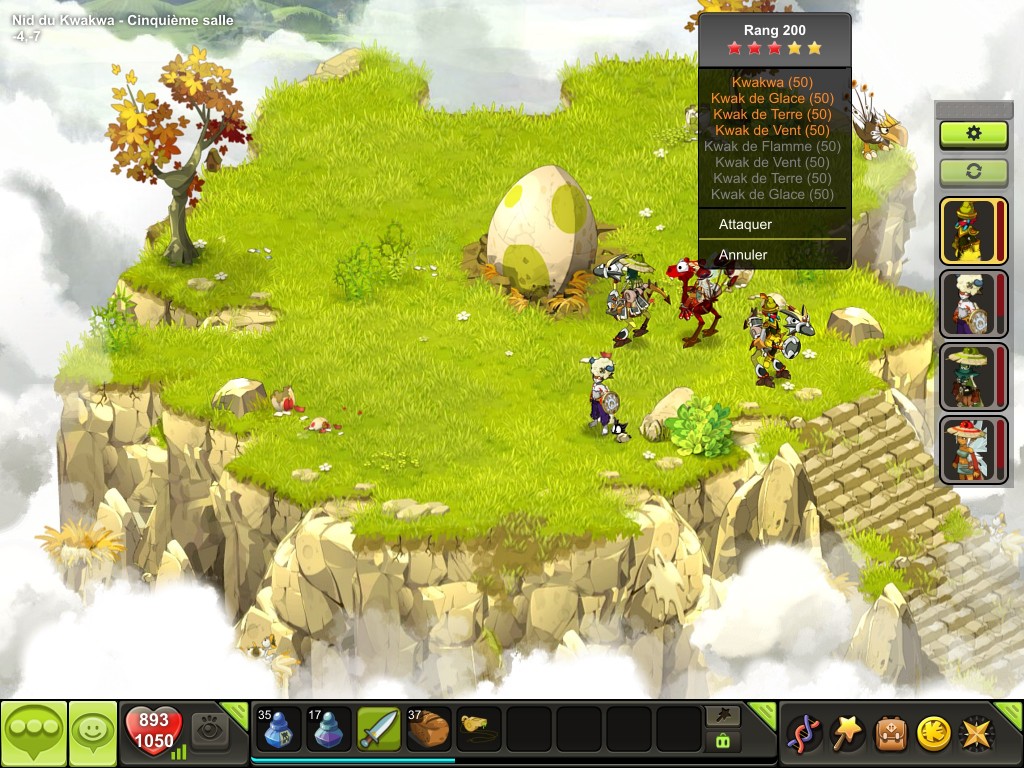The width and height of the screenshot is (1024, 768).
Task: Open party settings gear button
Action: [973, 134]
